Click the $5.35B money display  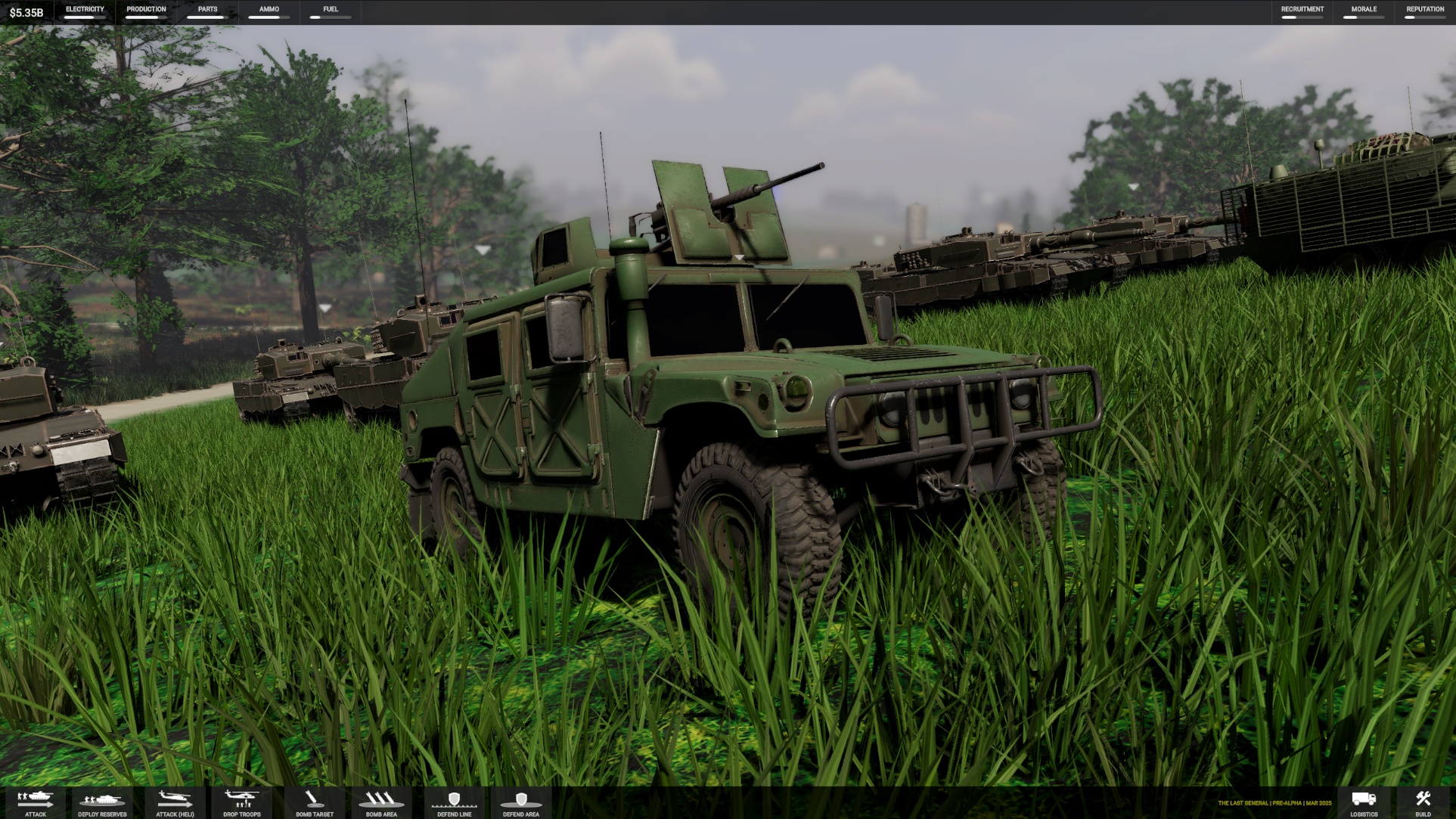pyautogui.click(x=26, y=12)
